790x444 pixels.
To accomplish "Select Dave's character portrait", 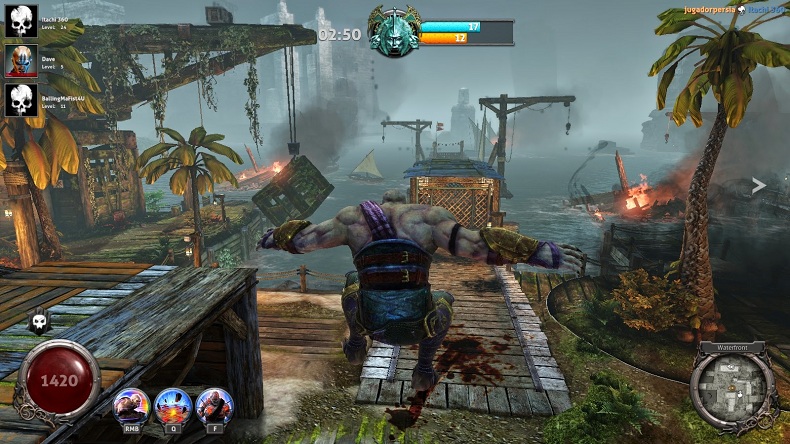I will click(21, 60).
